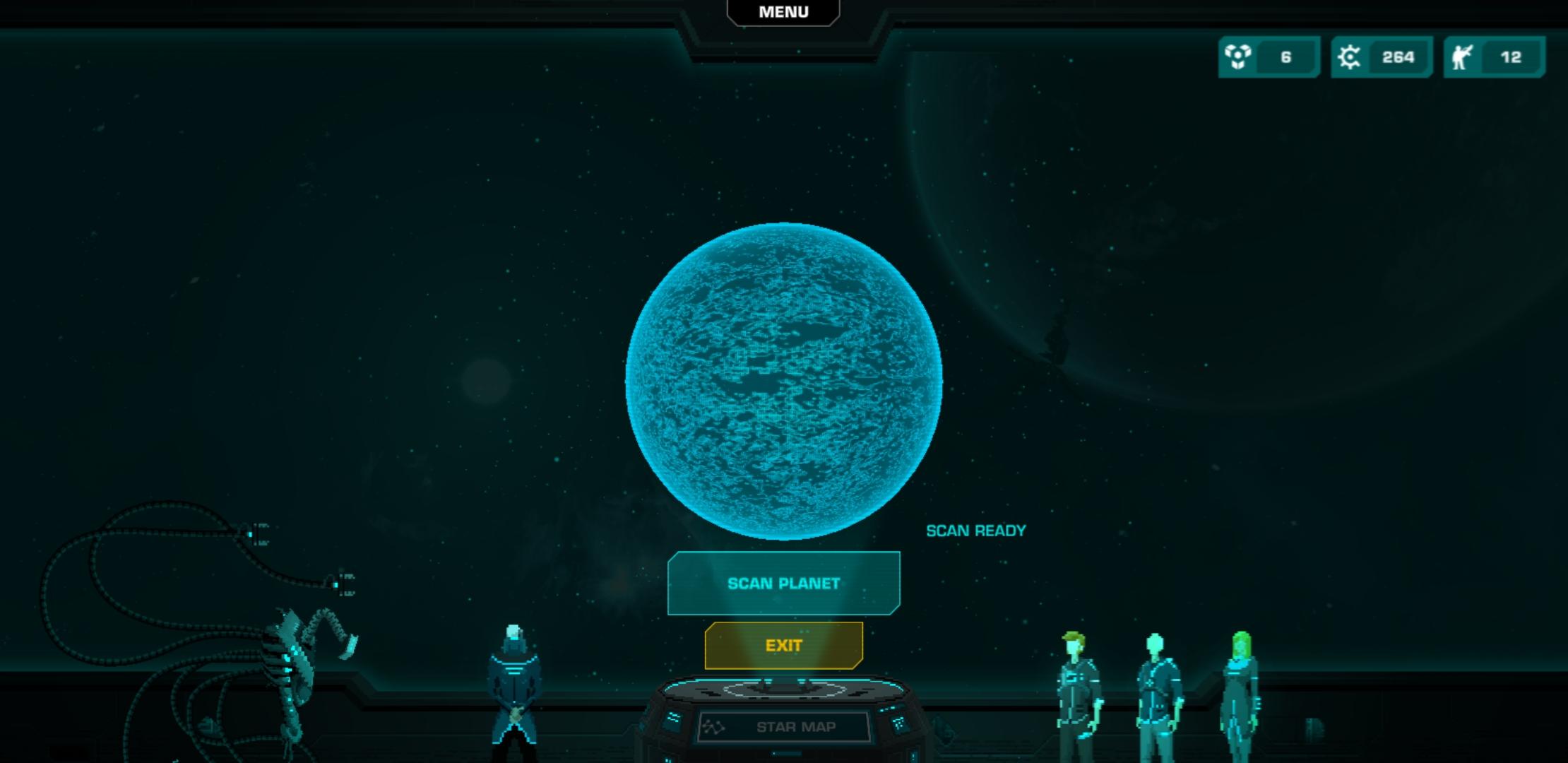Open the MENU at the top
The width and height of the screenshot is (1568, 763).
coord(783,11)
